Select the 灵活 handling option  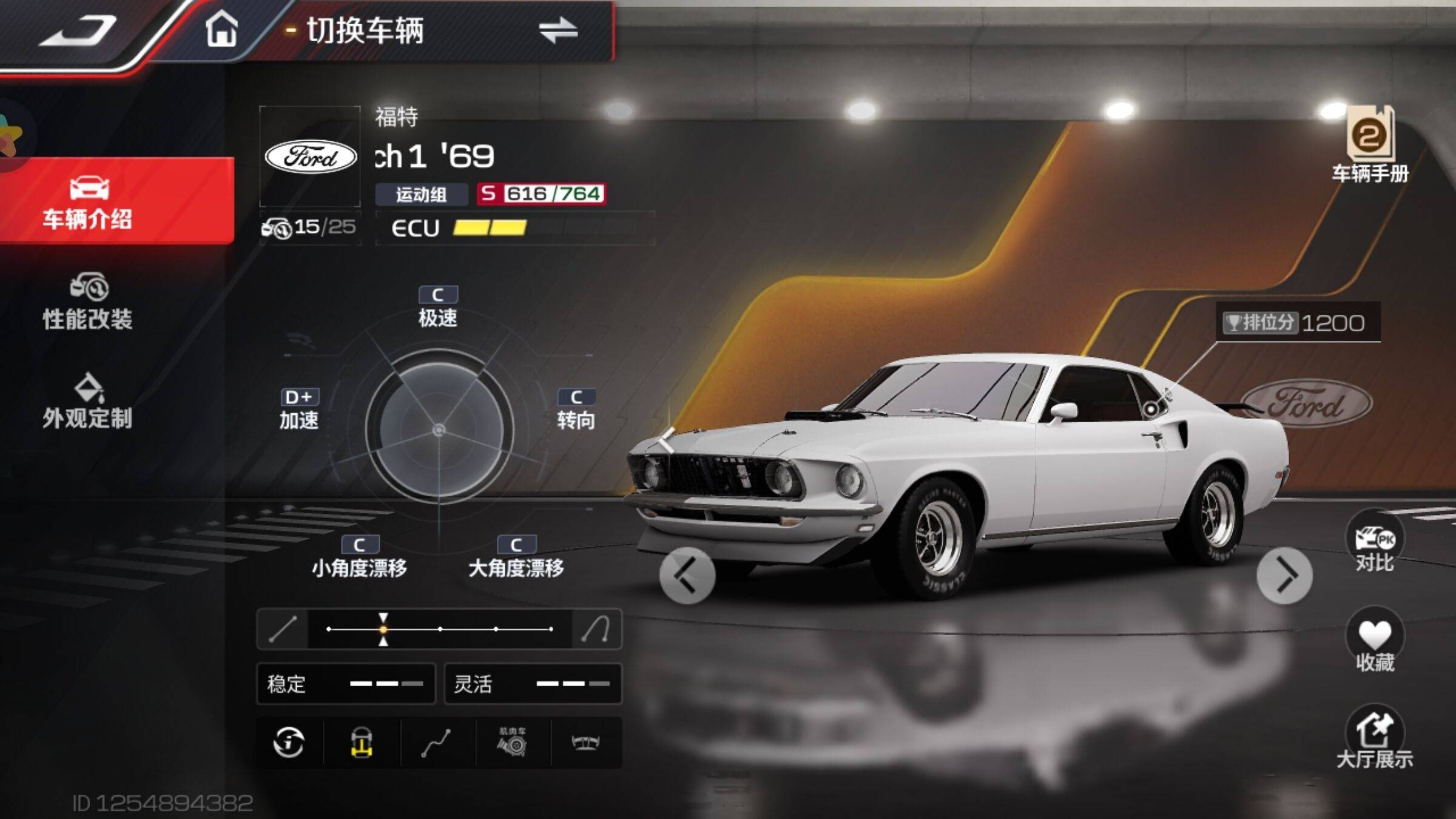point(533,684)
